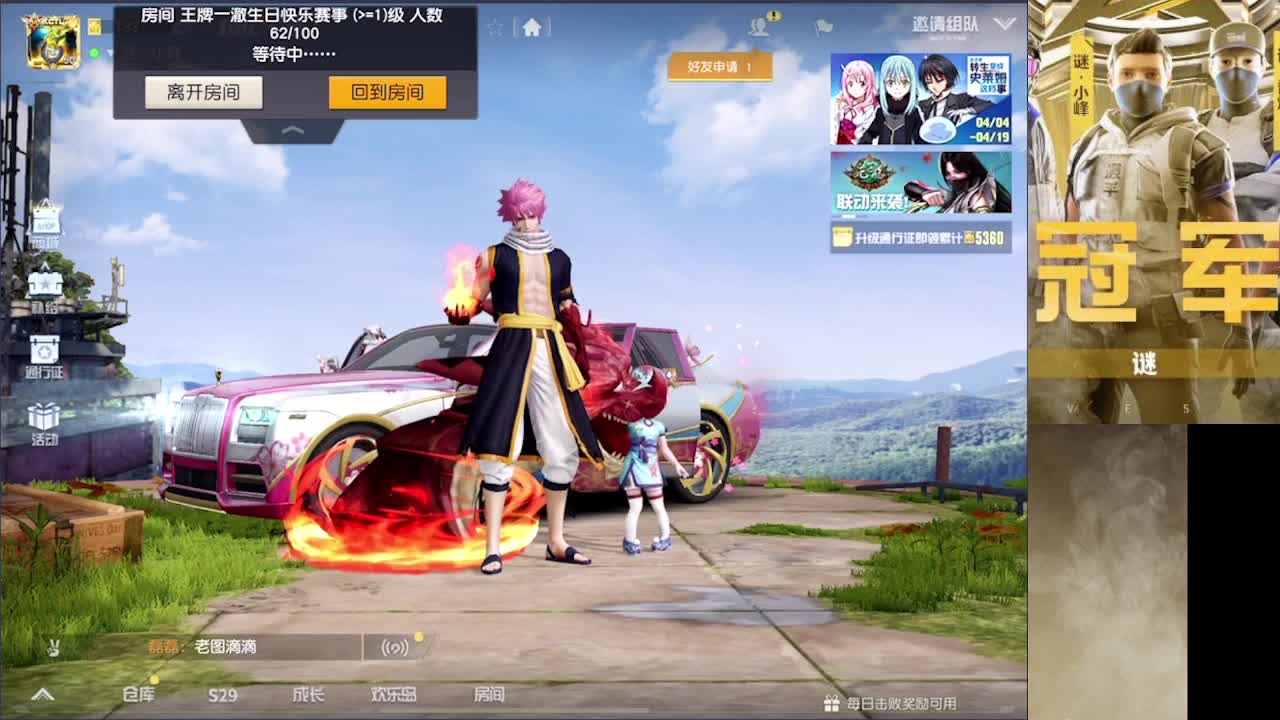Collapse the room info panel chevron
Screen dimensions: 1280x720
click(x=293, y=130)
